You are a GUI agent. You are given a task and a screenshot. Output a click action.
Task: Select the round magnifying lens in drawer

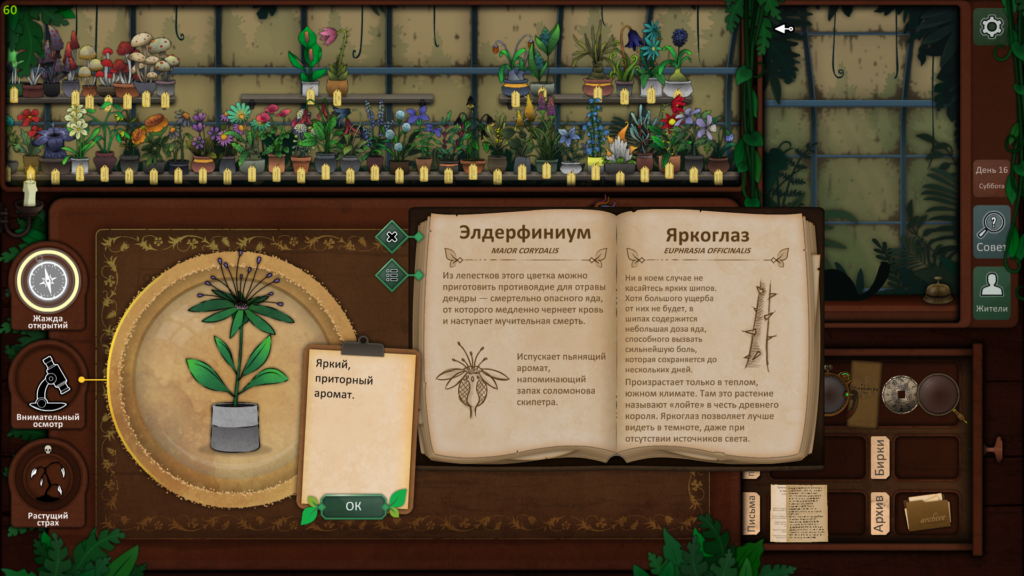(x=939, y=395)
